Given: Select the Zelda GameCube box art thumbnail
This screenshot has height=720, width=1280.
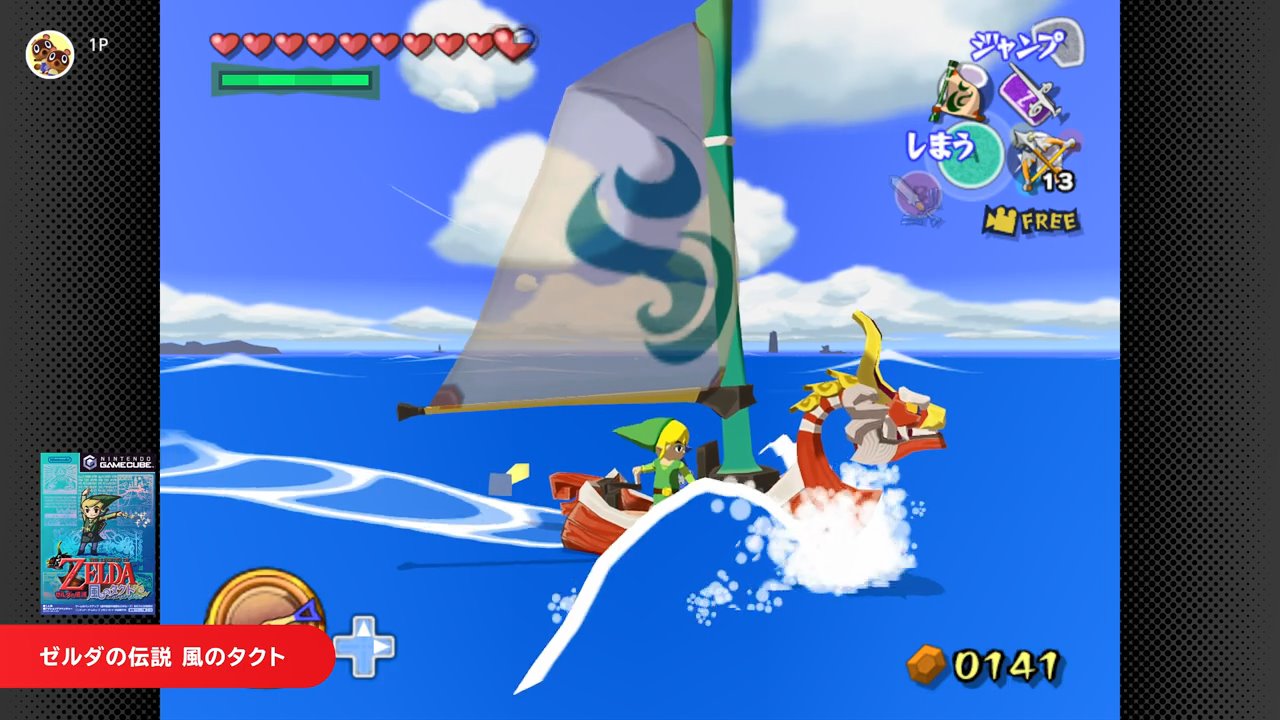Looking at the screenshot, I should click(98, 534).
